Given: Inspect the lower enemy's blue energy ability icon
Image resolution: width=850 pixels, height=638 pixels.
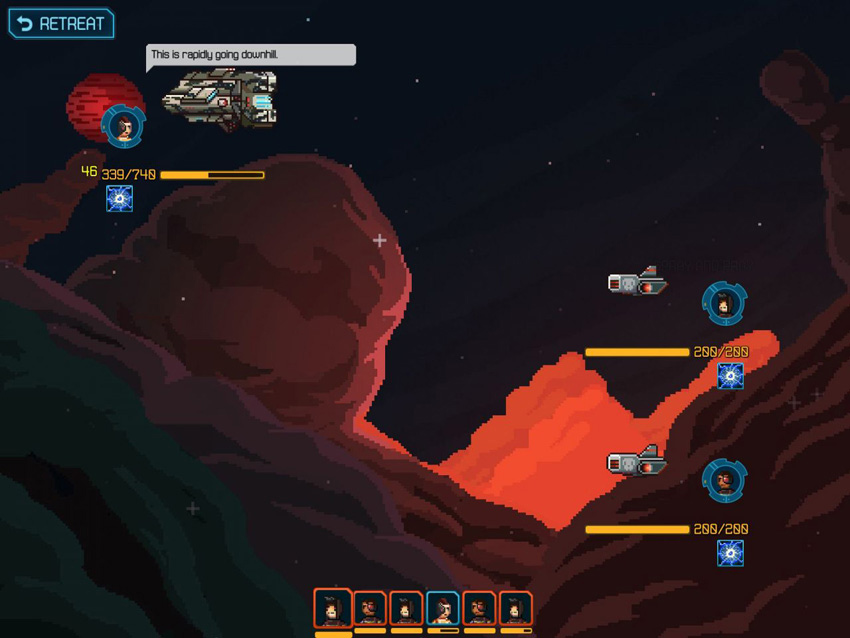Looking at the screenshot, I should tap(731, 553).
